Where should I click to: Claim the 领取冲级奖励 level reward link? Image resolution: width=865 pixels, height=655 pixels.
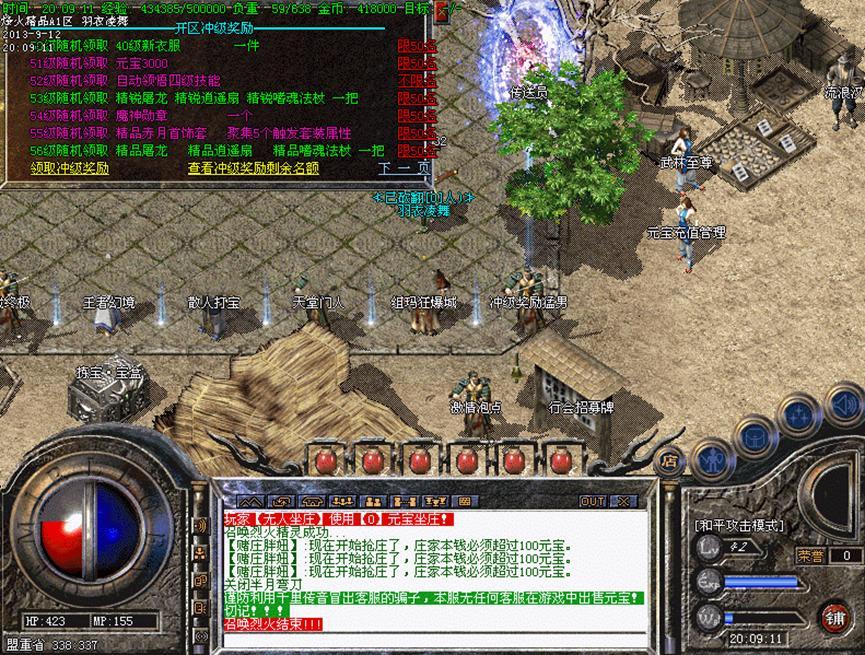point(69,168)
